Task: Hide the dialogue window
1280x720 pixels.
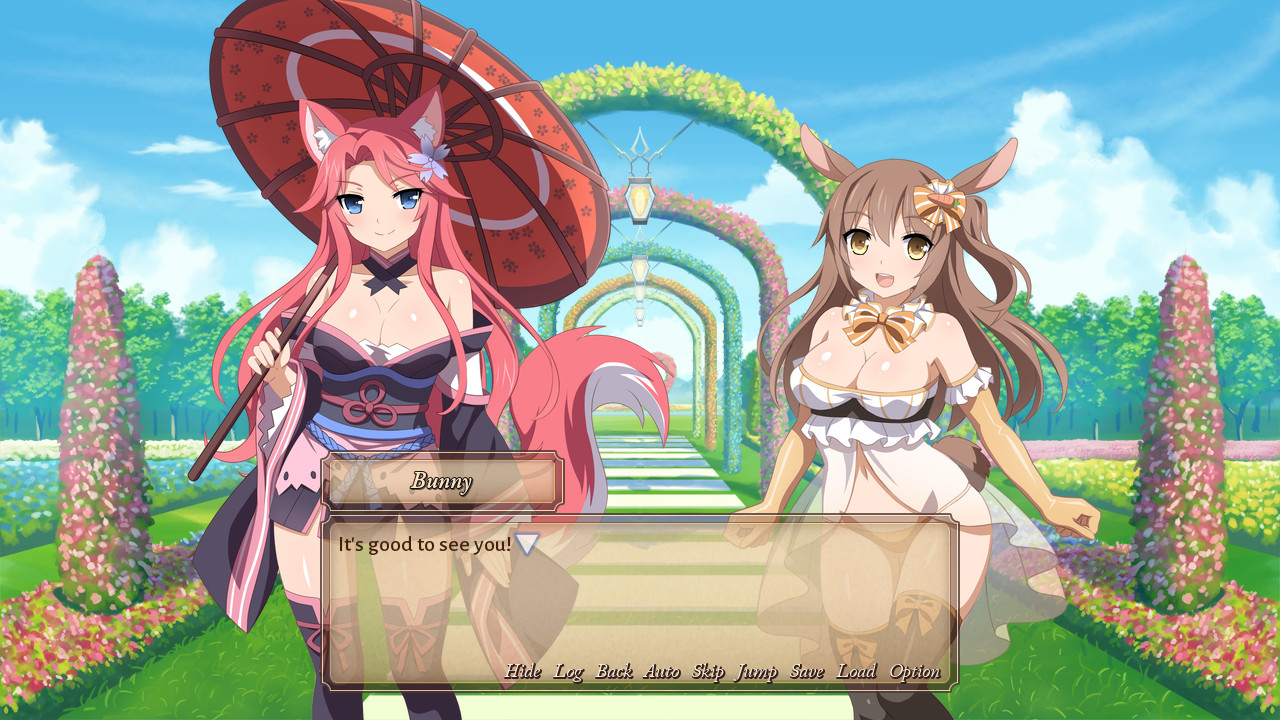Action: coord(521,672)
